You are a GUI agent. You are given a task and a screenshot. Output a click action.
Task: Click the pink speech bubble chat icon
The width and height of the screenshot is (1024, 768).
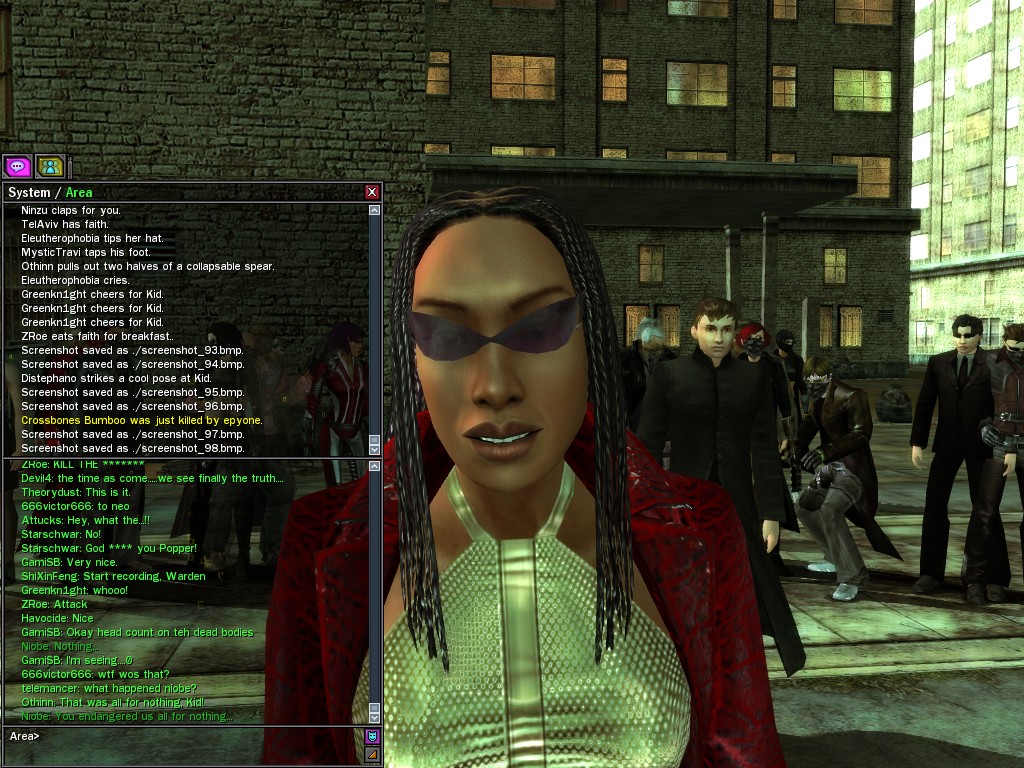coord(17,166)
